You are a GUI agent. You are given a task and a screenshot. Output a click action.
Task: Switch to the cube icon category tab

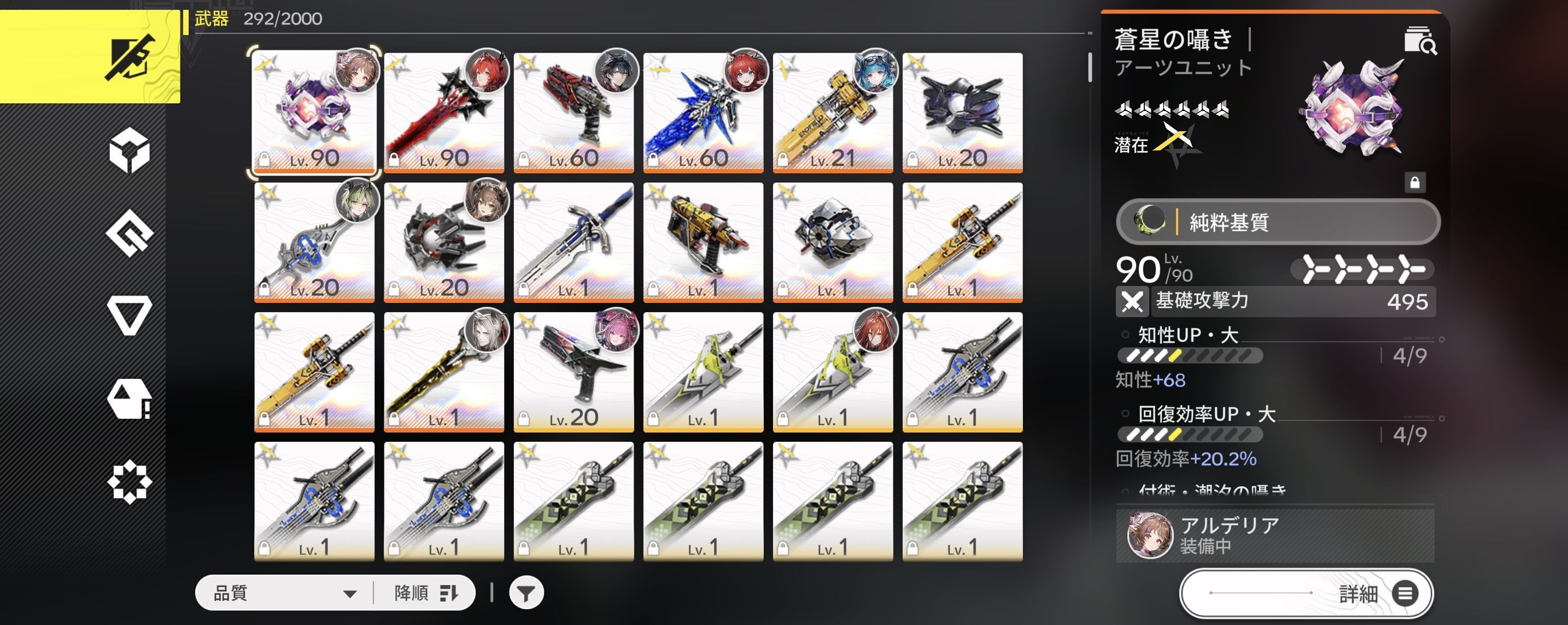130,150
